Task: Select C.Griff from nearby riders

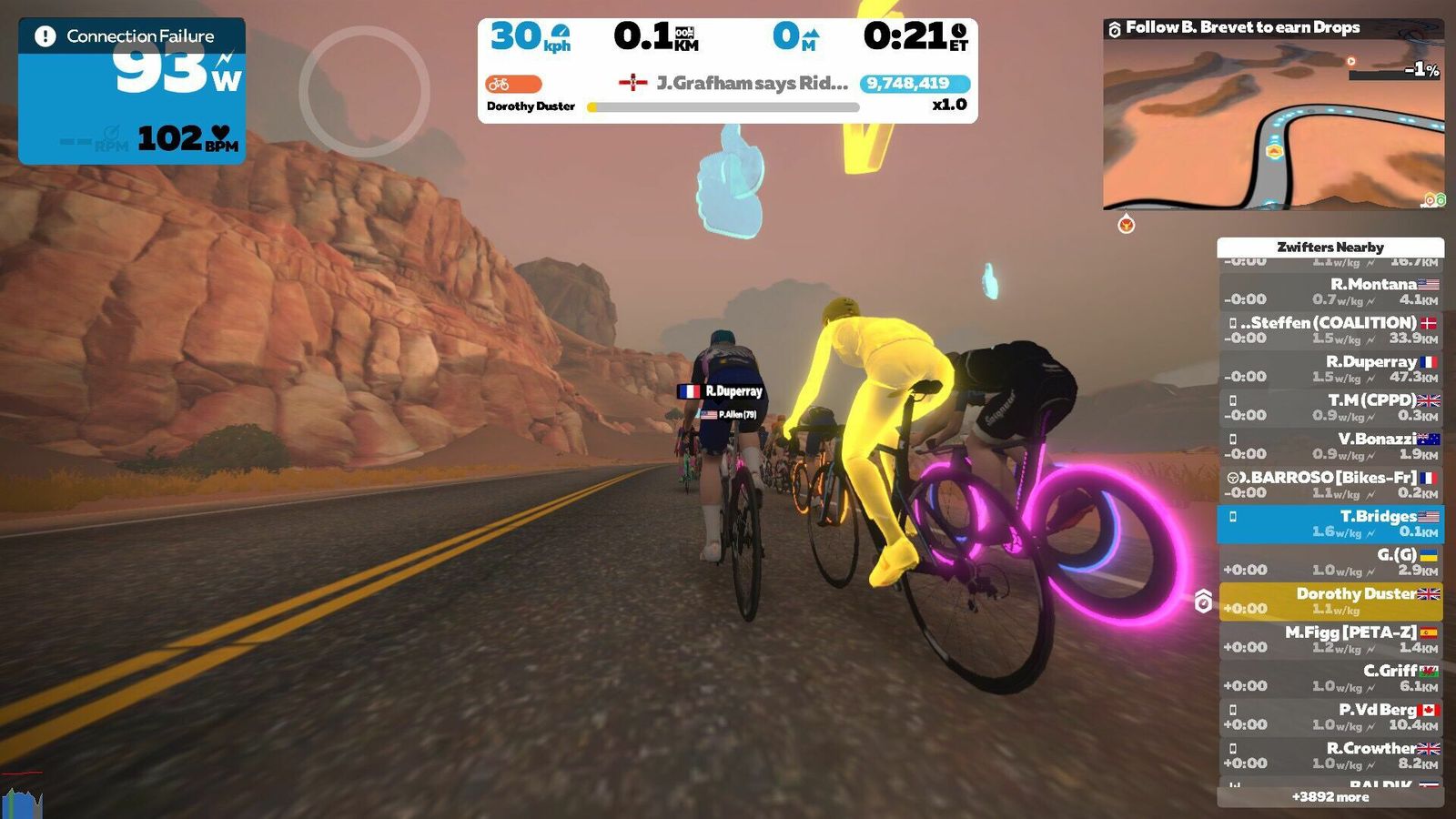Action: pyautogui.click(x=1330, y=678)
